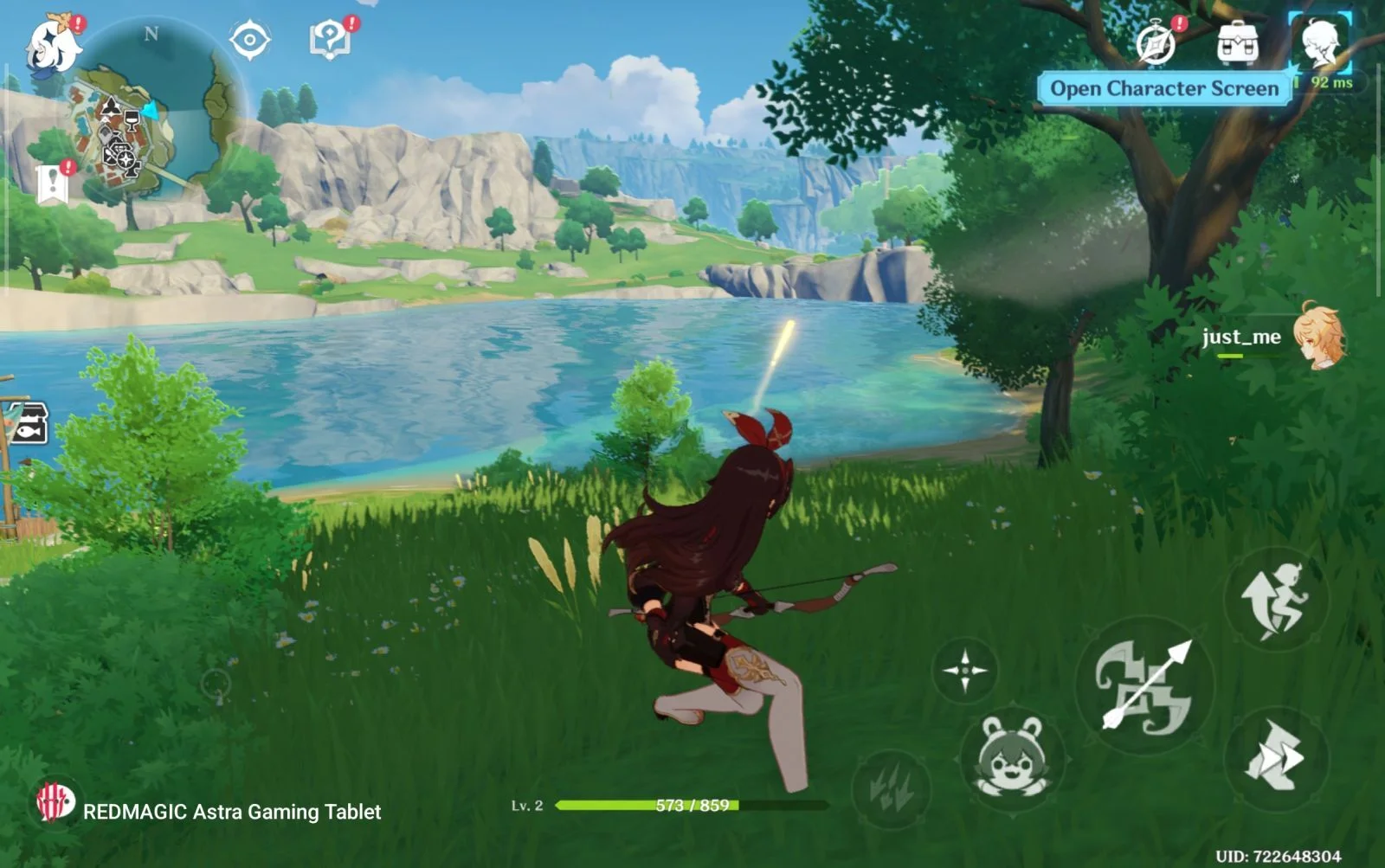
Task: Open the Character Screen via portrait icon
Action: [x=1320, y=43]
